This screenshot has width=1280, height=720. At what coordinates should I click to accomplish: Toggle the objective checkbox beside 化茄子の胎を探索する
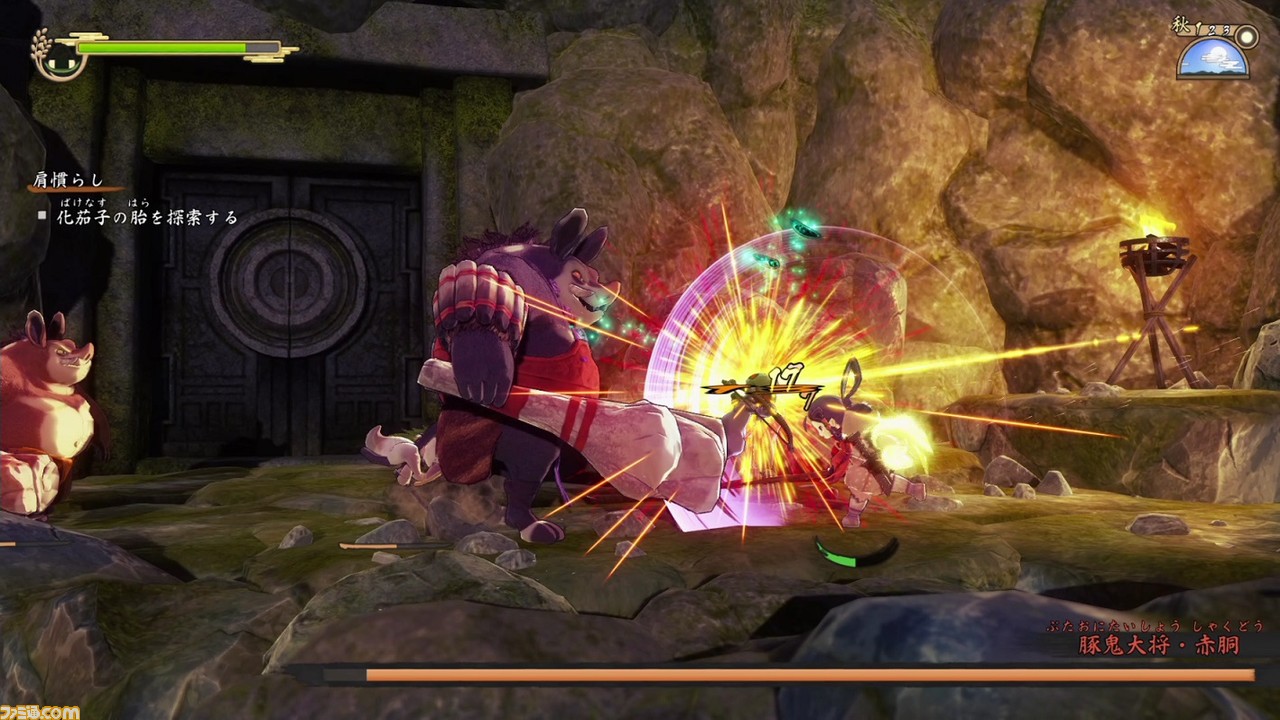coord(42,216)
